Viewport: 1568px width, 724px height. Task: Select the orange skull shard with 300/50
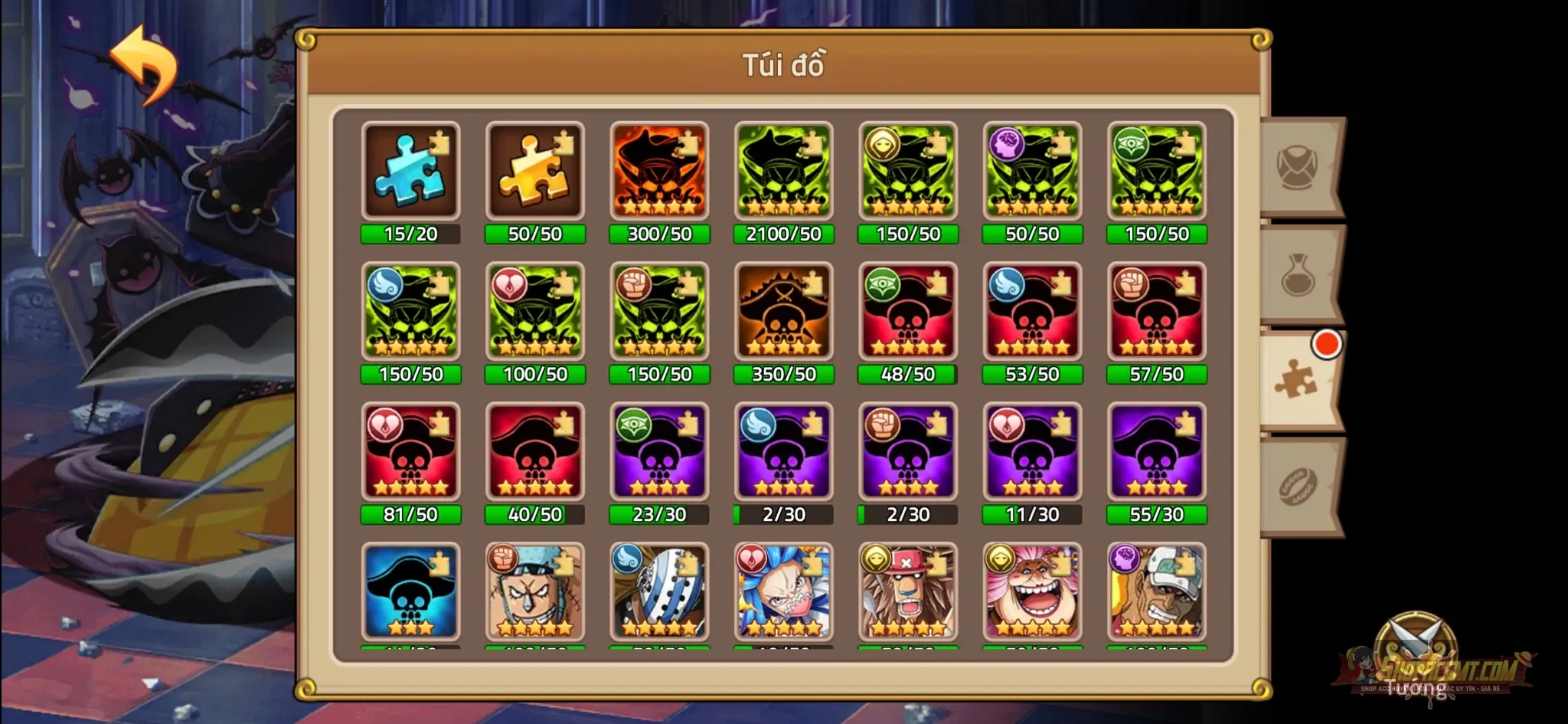pos(659,170)
